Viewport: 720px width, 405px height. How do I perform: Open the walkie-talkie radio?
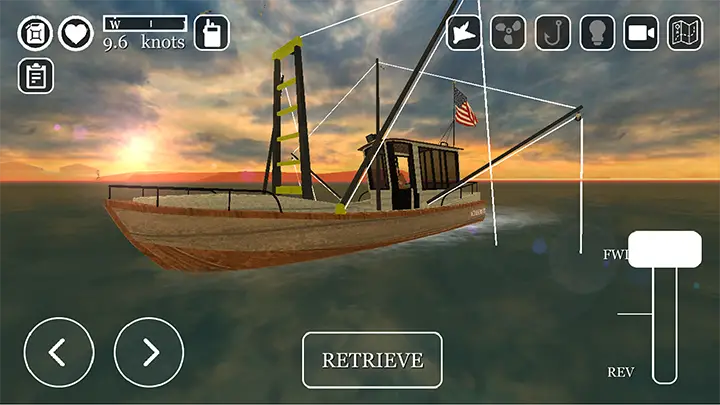tap(211, 32)
